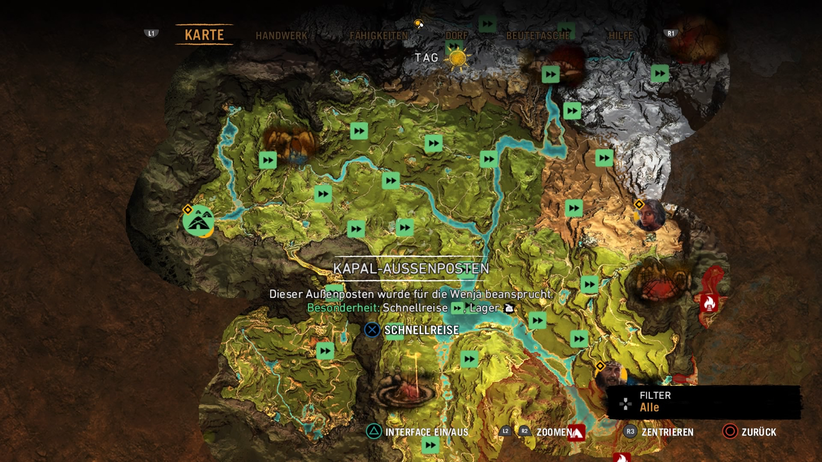The image size is (822, 462).
Task: Open the Beutetasche tab
Action: pos(538,35)
